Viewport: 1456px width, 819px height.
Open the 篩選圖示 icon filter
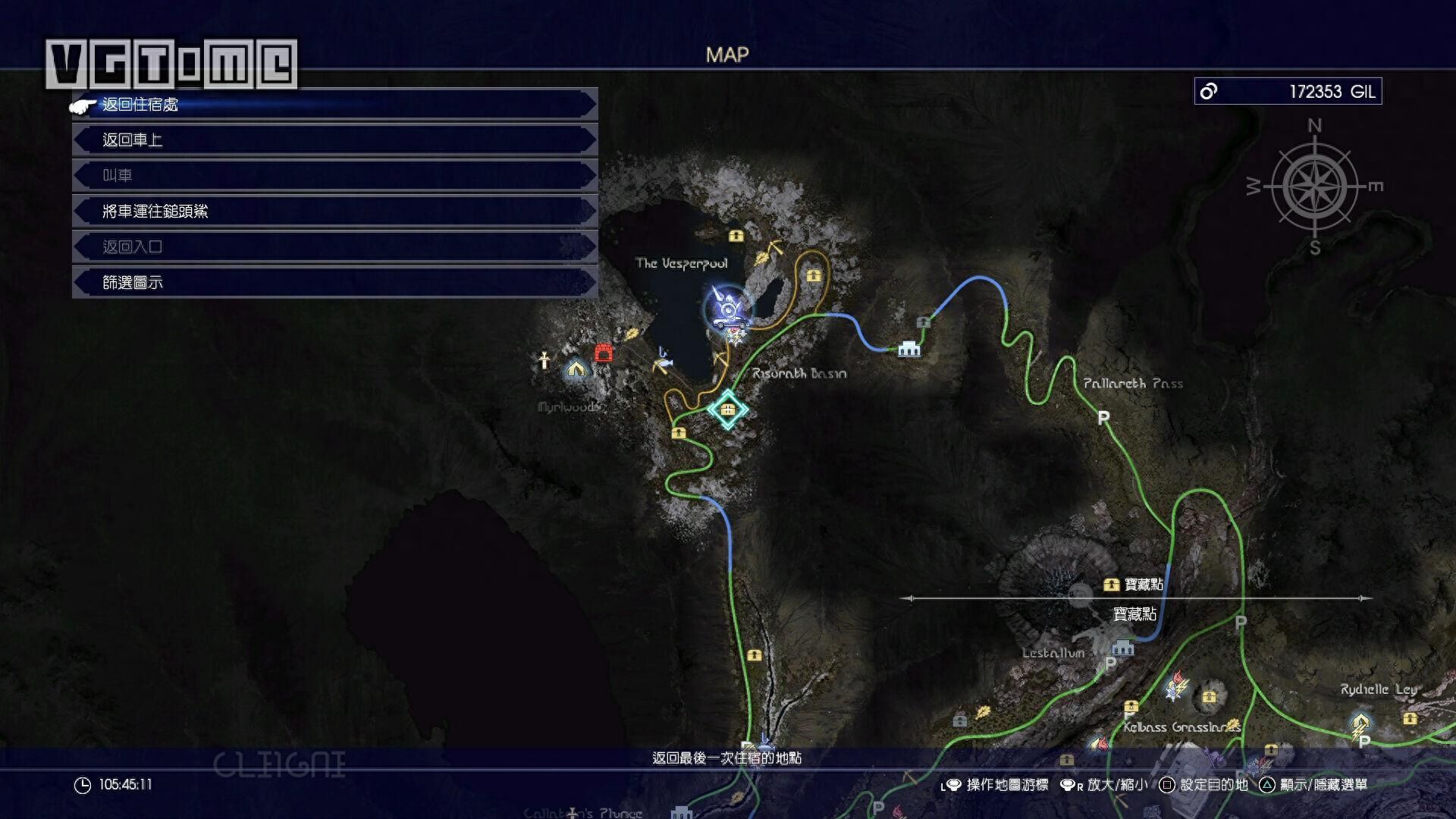334,282
